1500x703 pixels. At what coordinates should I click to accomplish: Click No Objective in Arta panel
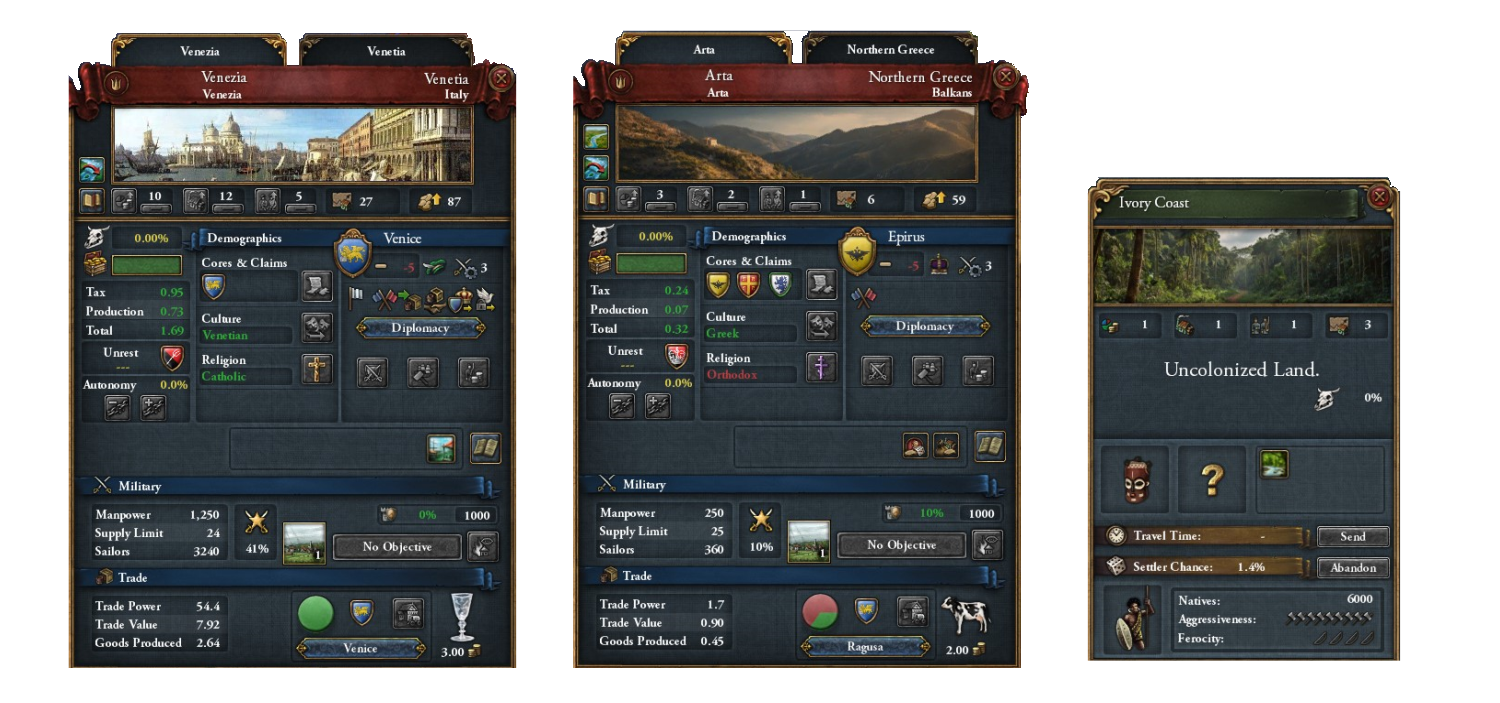[901, 545]
